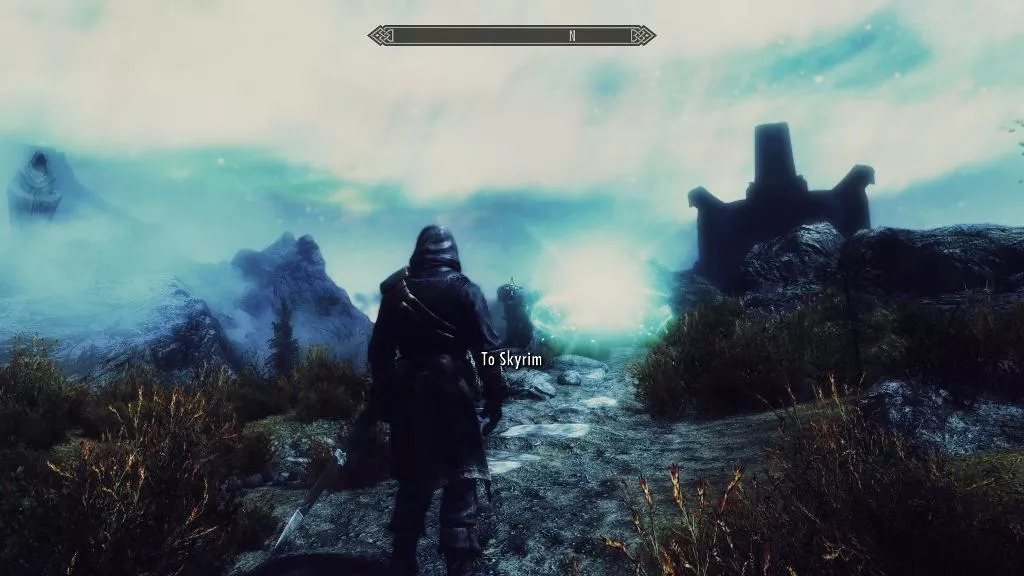Click the compass bar showing north

511,36
